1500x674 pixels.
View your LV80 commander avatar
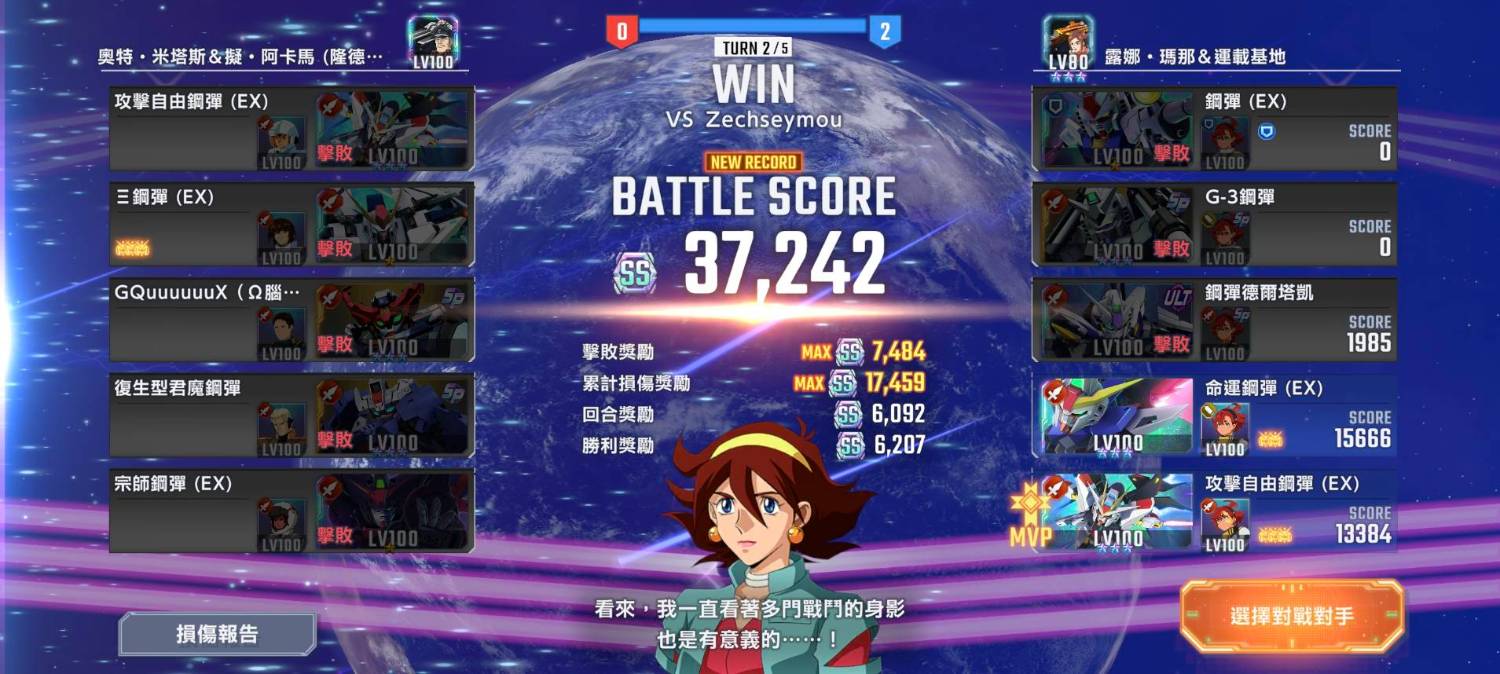pyautogui.click(x=1066, y=43)
